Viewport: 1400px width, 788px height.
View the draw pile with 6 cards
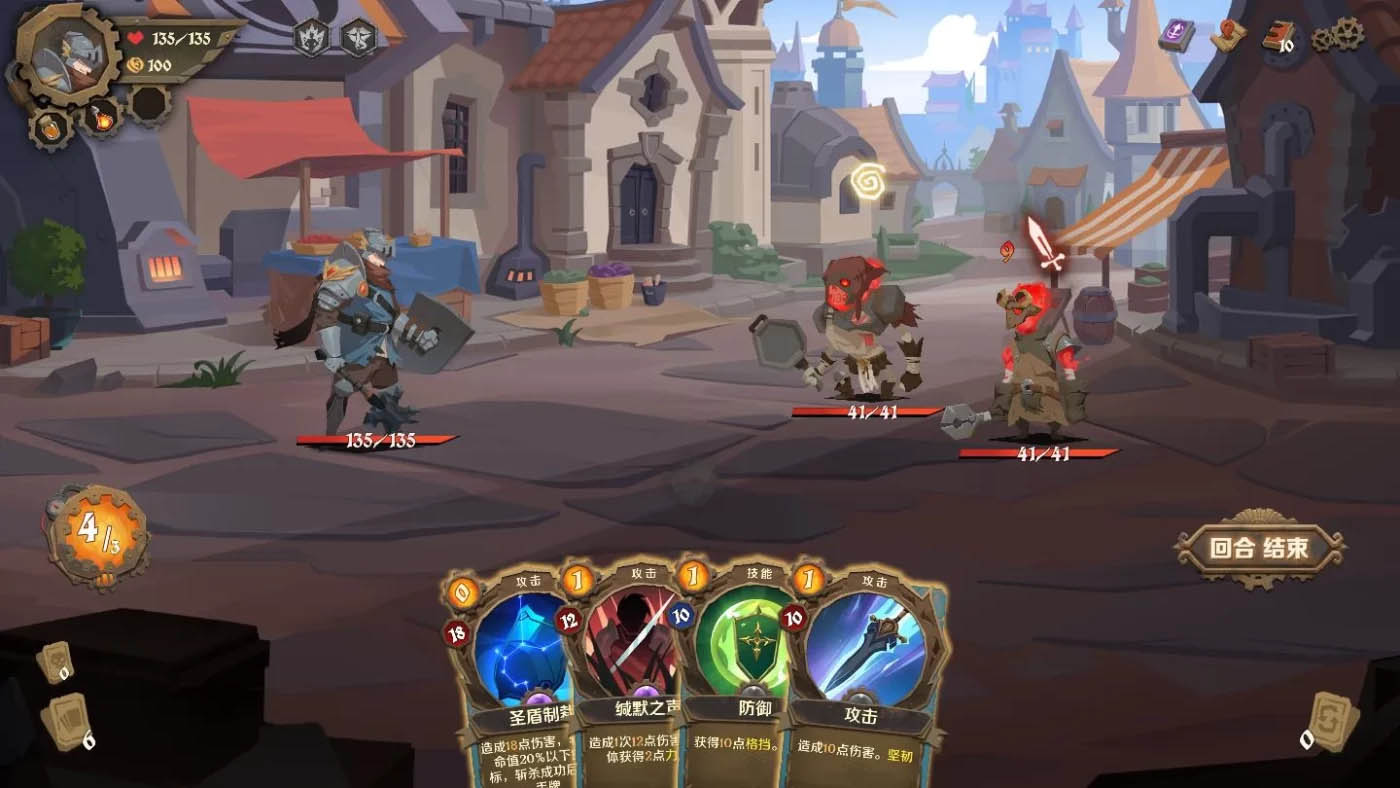(x=70, y=722)
